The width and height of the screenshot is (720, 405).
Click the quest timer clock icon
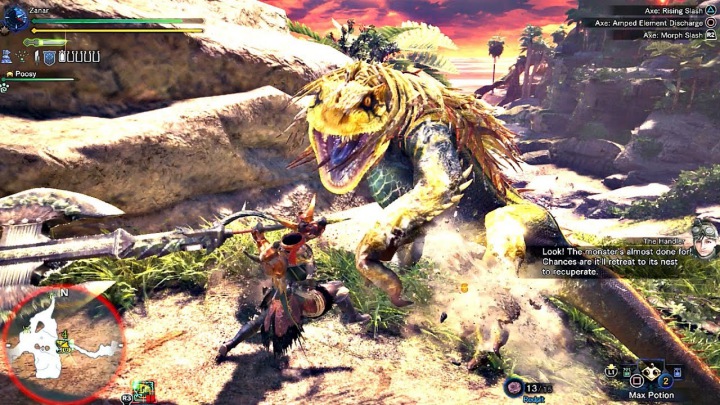click(x=16, y=18)
